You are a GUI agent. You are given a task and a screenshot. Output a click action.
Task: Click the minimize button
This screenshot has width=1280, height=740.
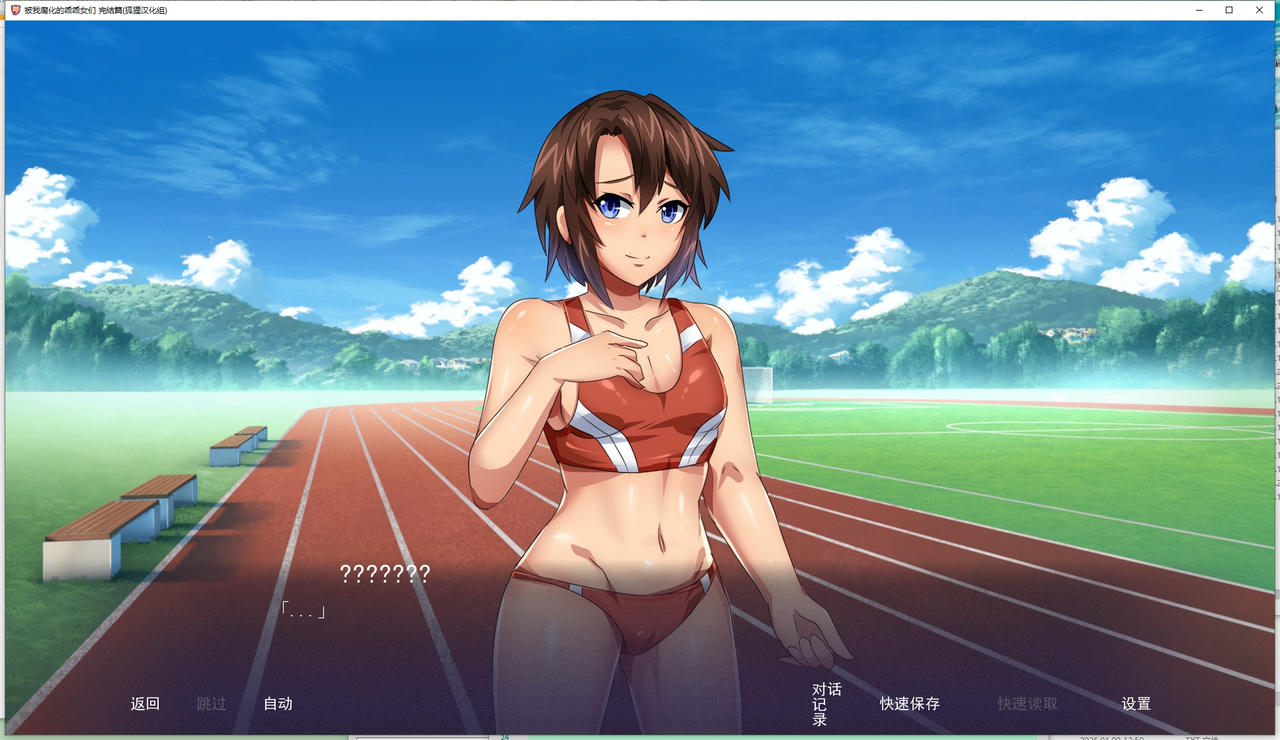tap(1197, 10)
